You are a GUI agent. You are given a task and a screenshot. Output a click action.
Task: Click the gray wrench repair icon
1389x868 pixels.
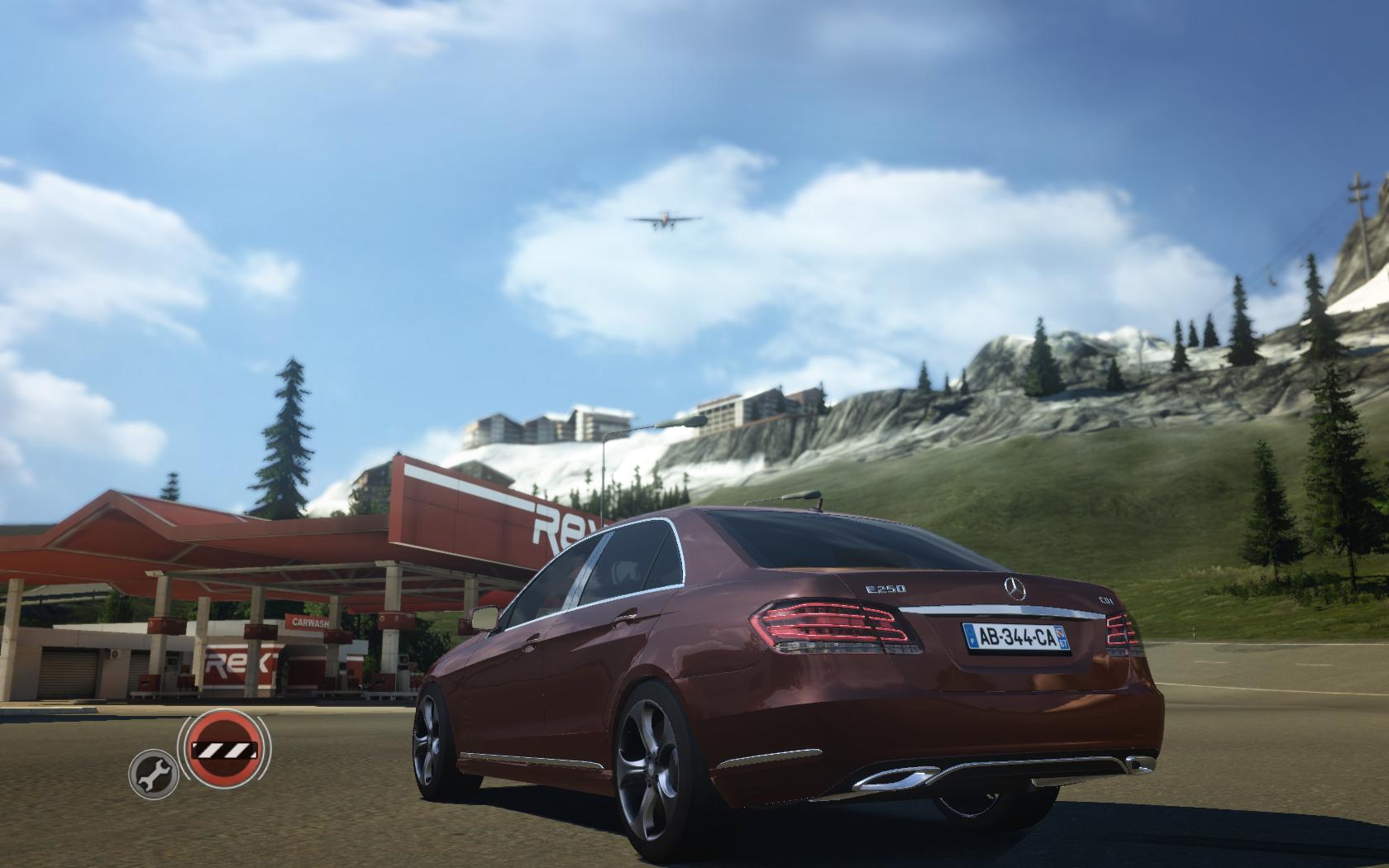point(154,774)
